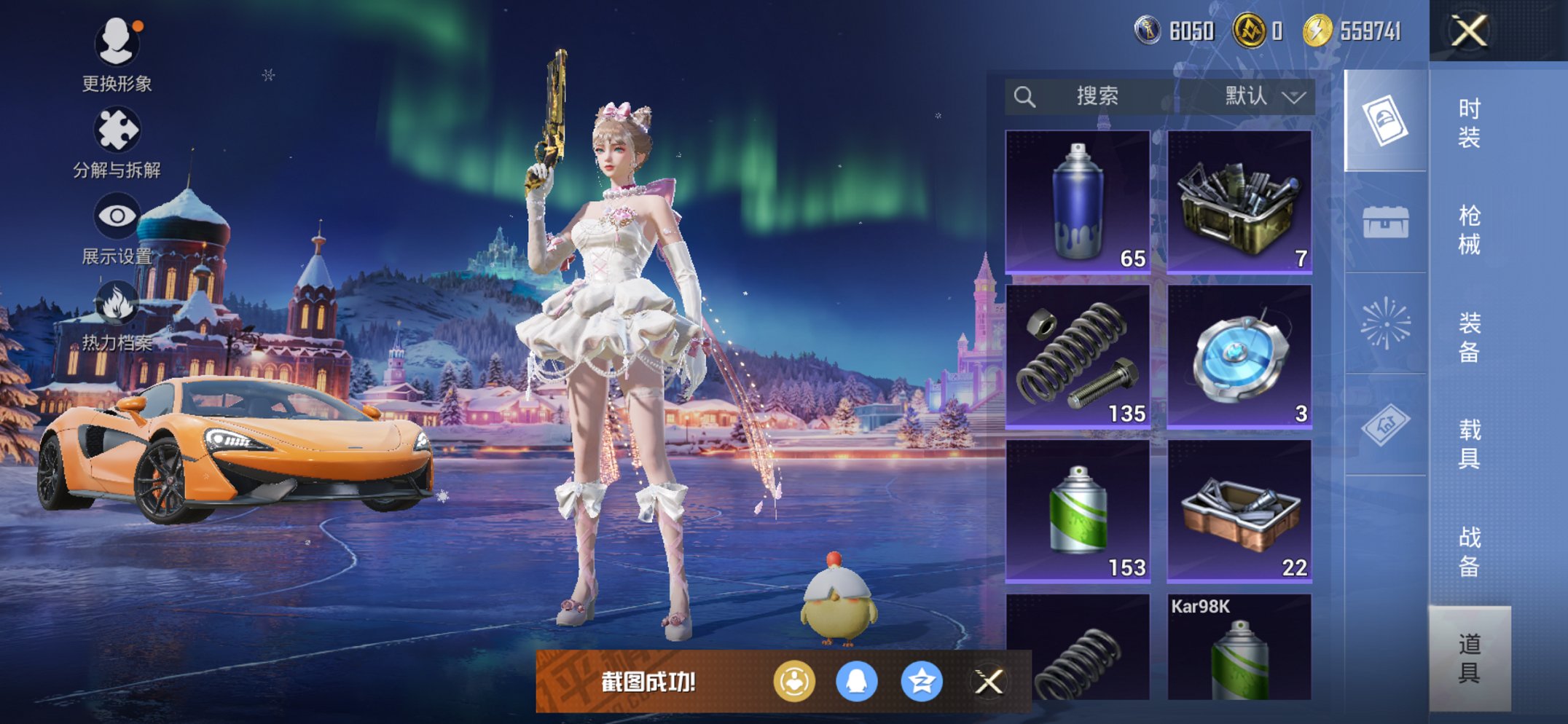Open 更换形象 change appearance
This screenshot has height=724, width=1568.
[117, 55]
